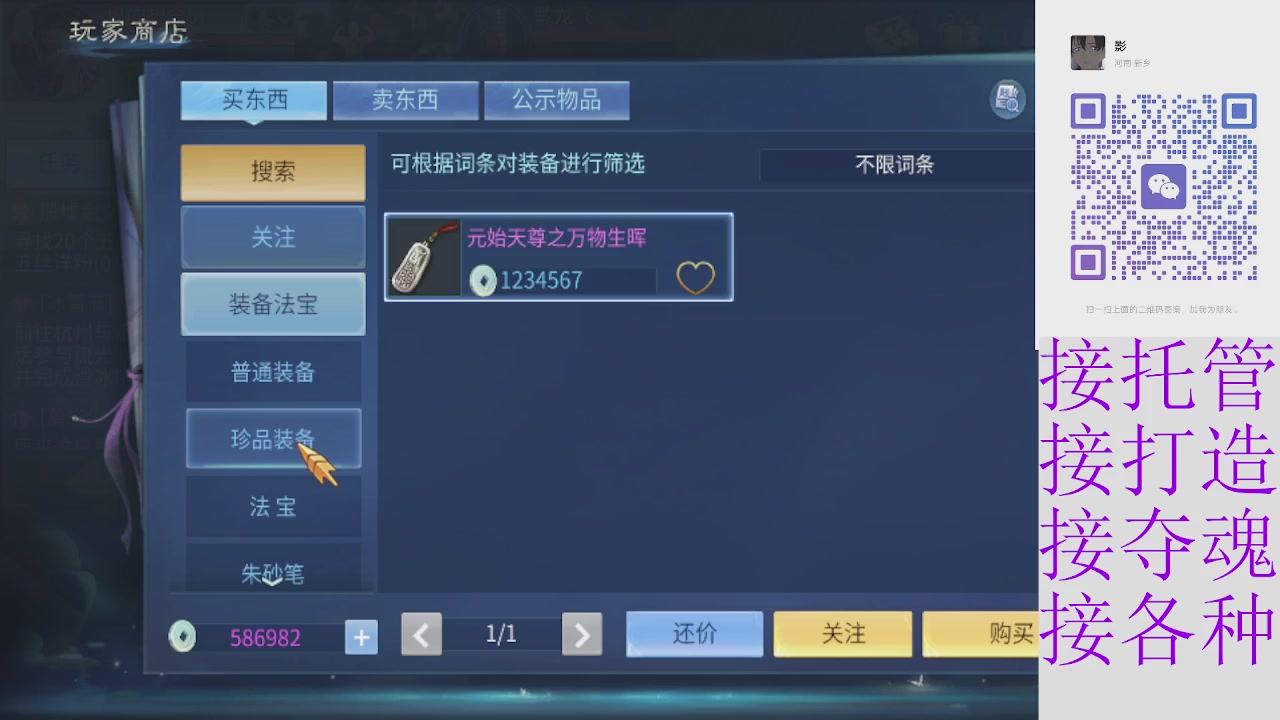1280x720 pixels.
Task: Click the streamer avatar labeled 影
Action: 1088,52
